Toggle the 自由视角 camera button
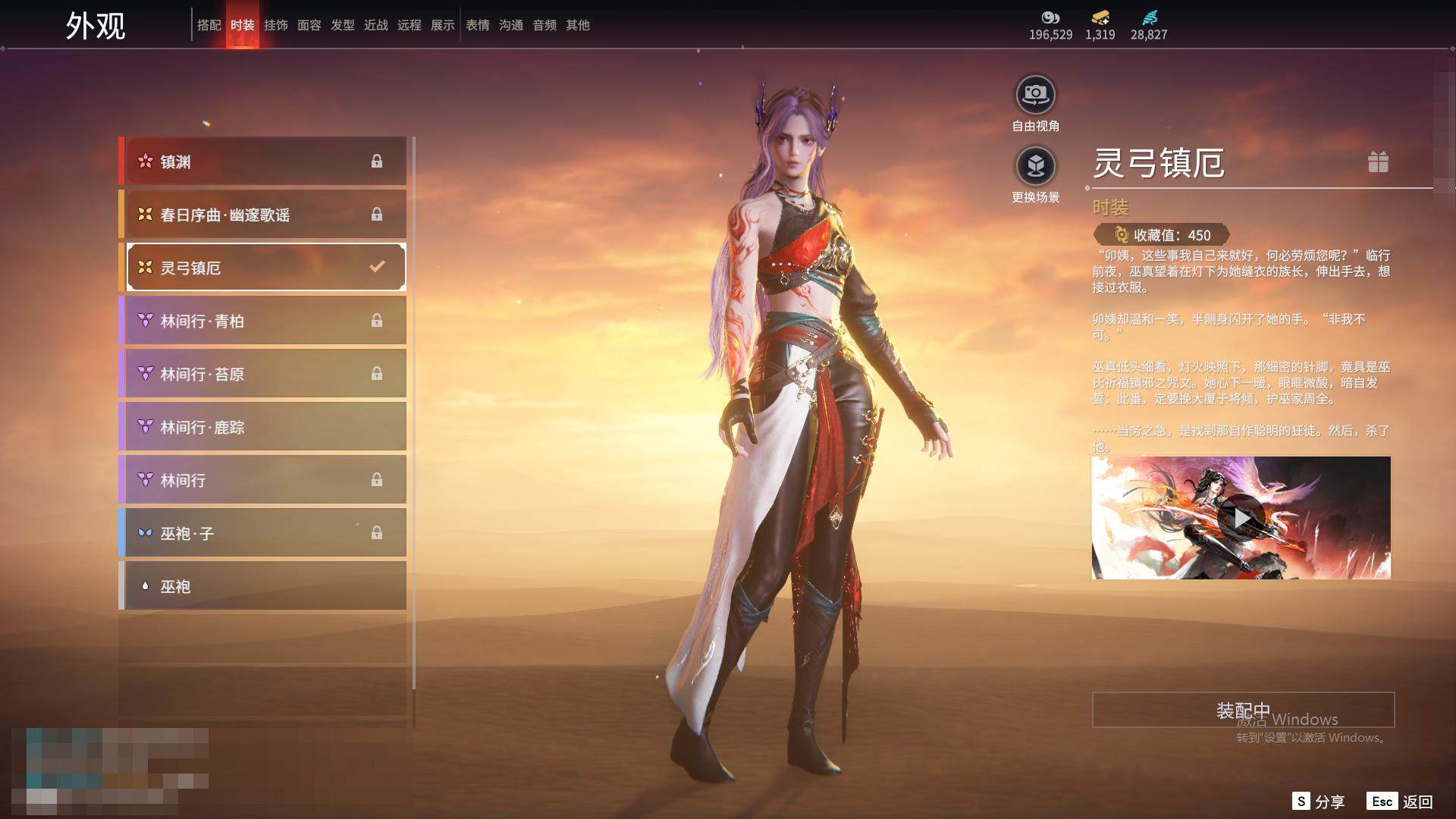The image size is (1456, 819). pos(1035,96)
